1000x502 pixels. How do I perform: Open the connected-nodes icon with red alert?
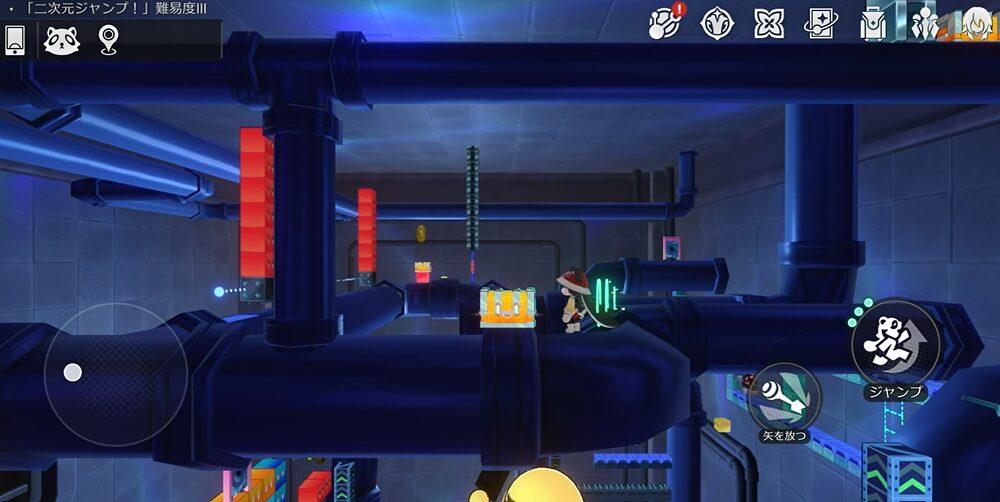(665, 22)
